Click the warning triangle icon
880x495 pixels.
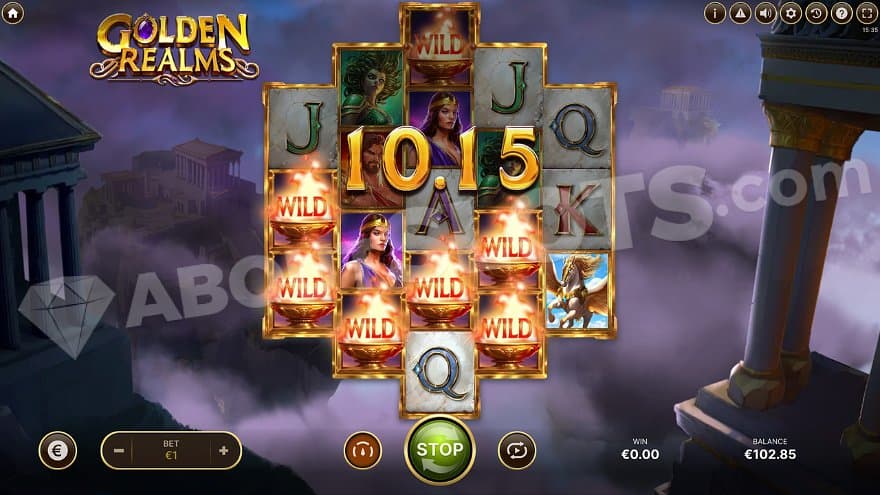tap(740, 13)
